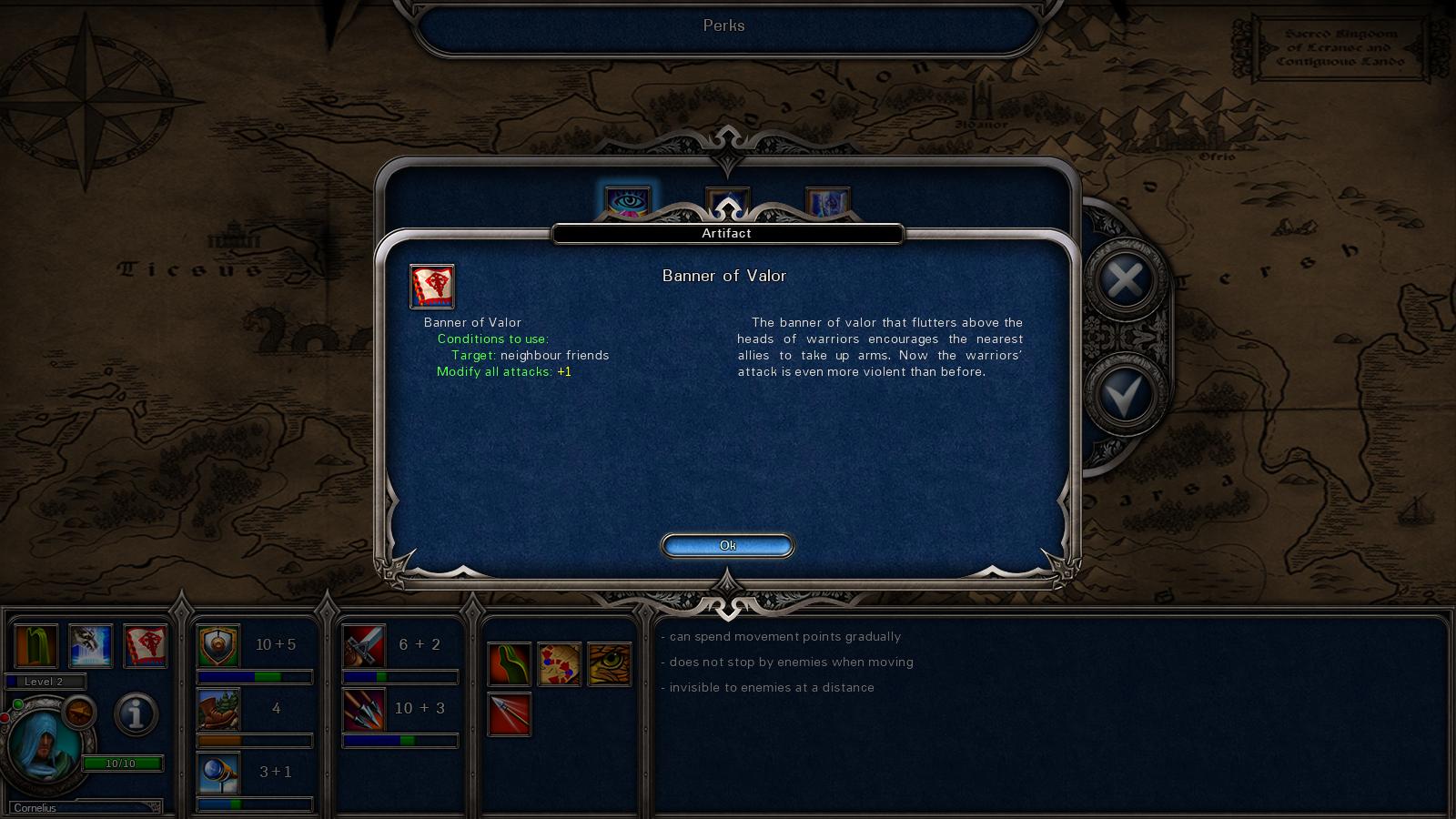Select the green cloak artifact slot
Viewport: 1456px width, 819px height.
(36, 646)
